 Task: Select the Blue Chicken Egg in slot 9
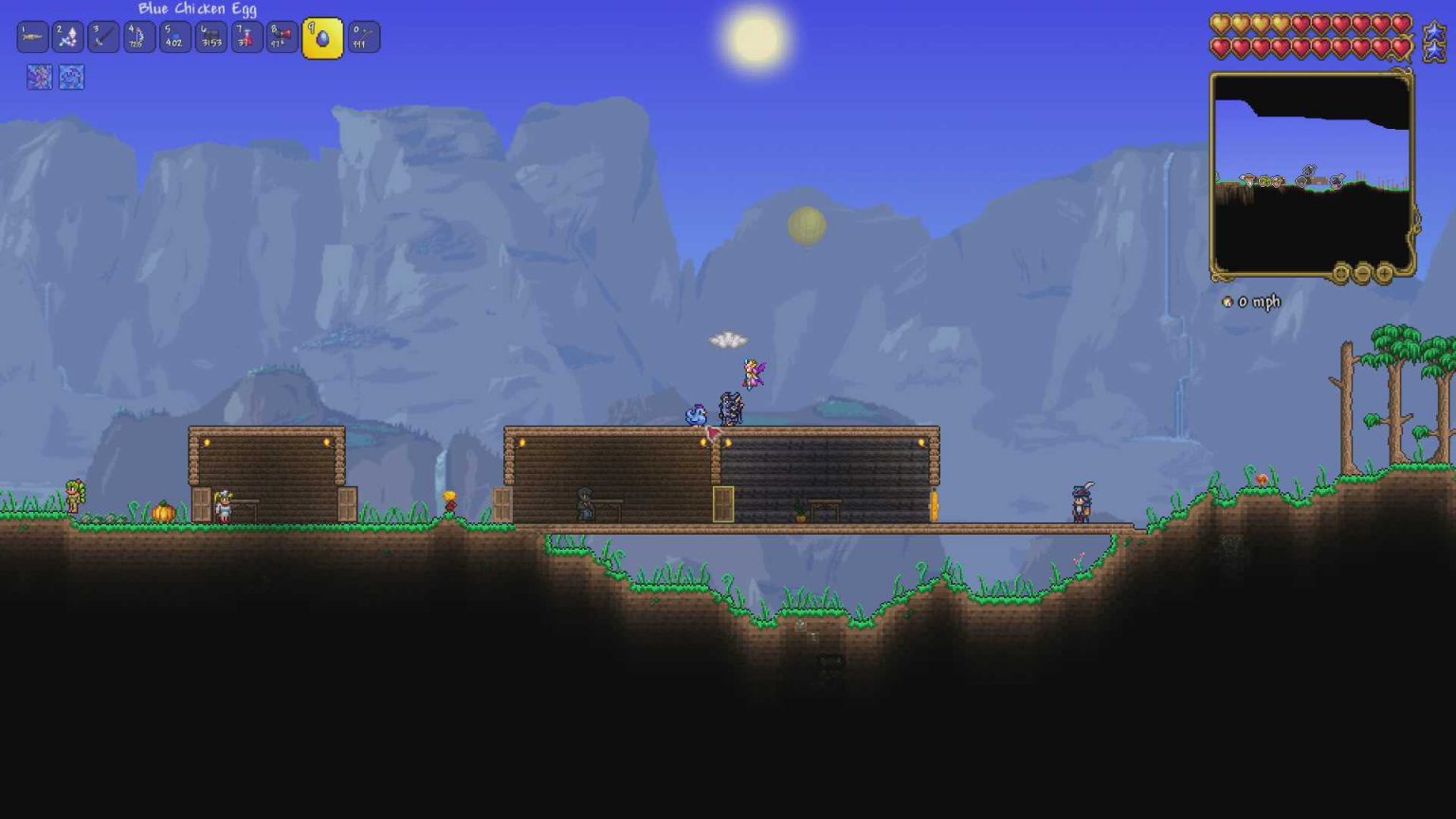pos(321,37)
